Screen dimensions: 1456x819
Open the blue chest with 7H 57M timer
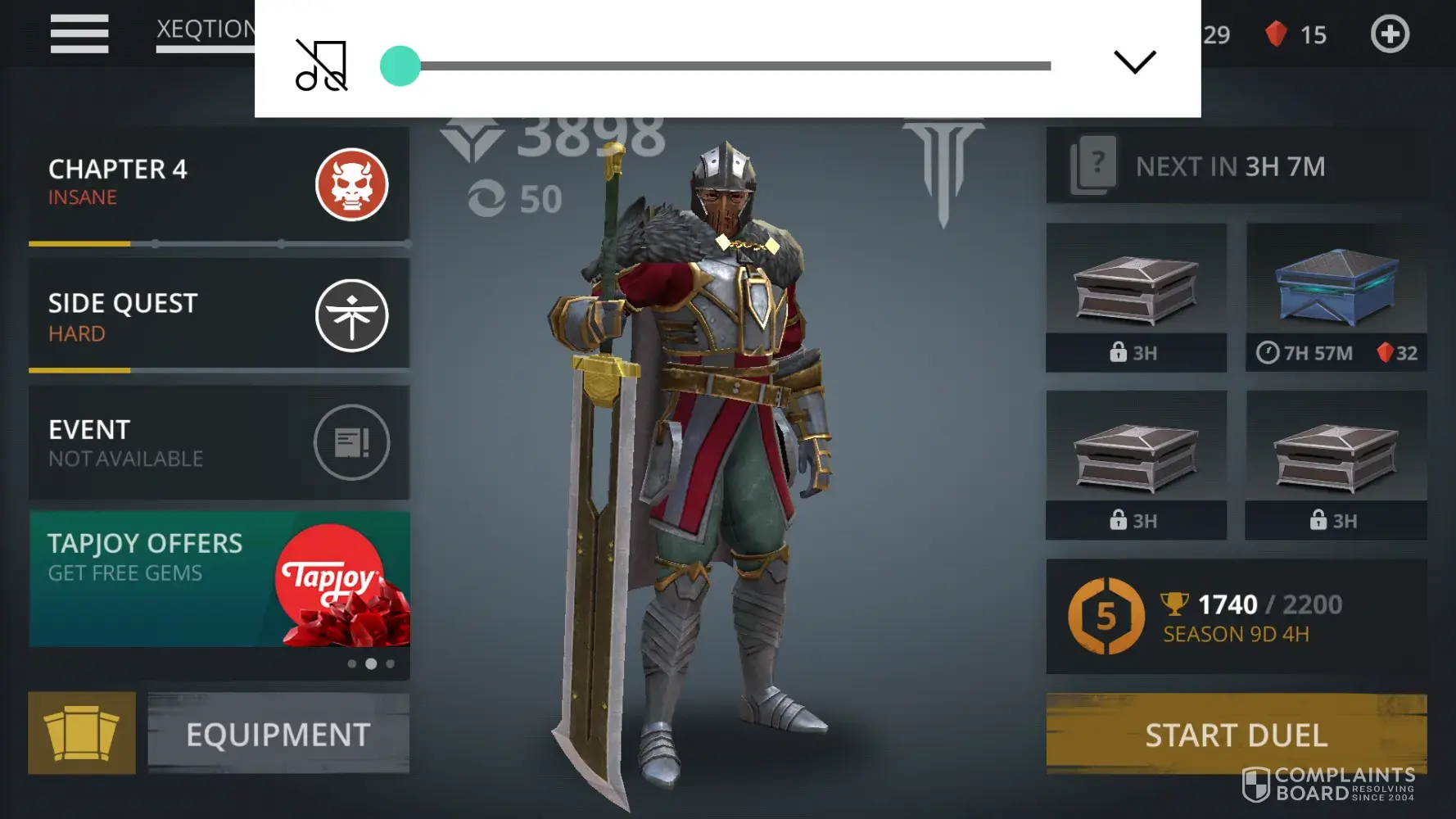coord(1336,296)
